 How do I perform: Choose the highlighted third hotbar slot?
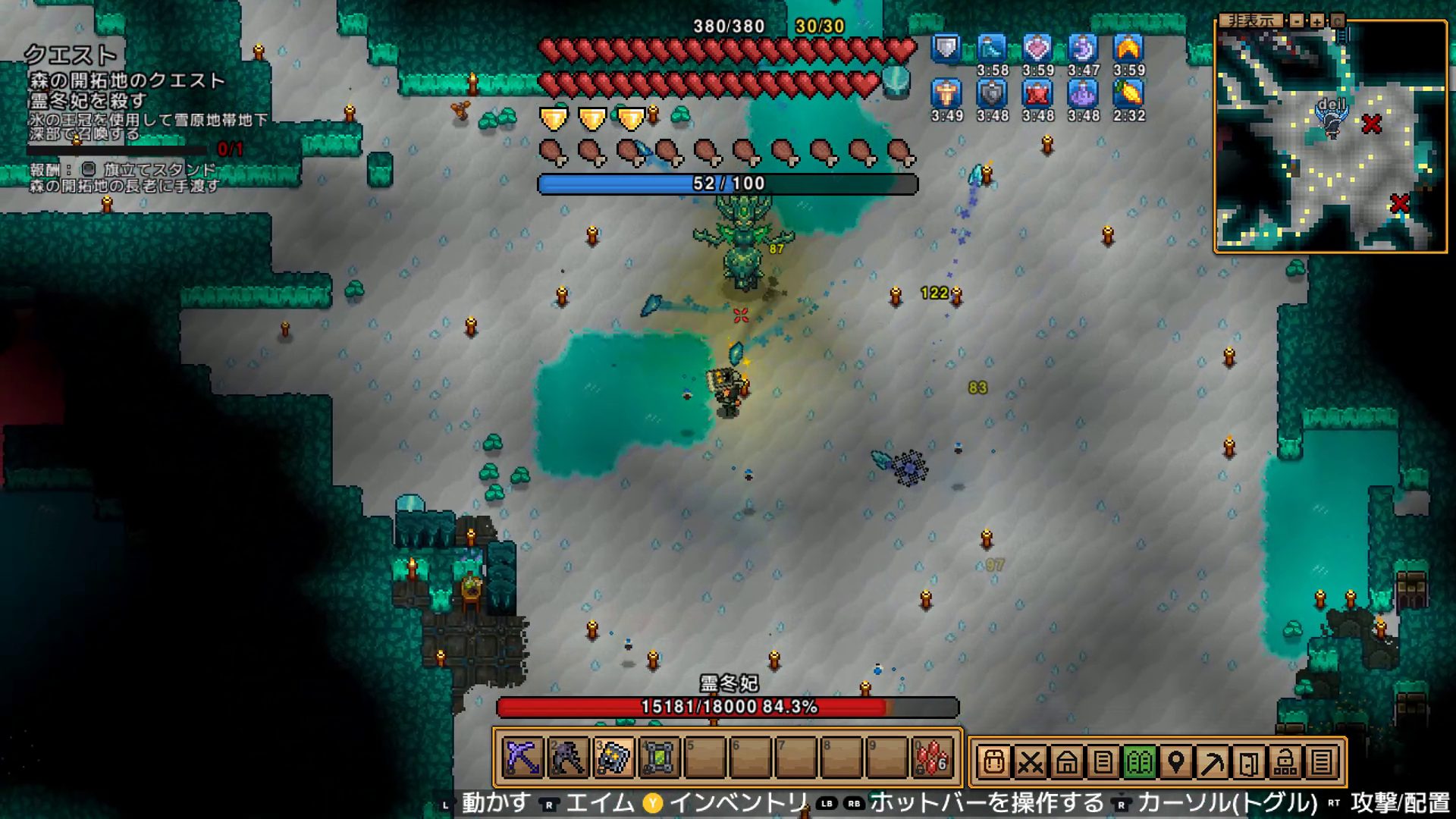613,758
